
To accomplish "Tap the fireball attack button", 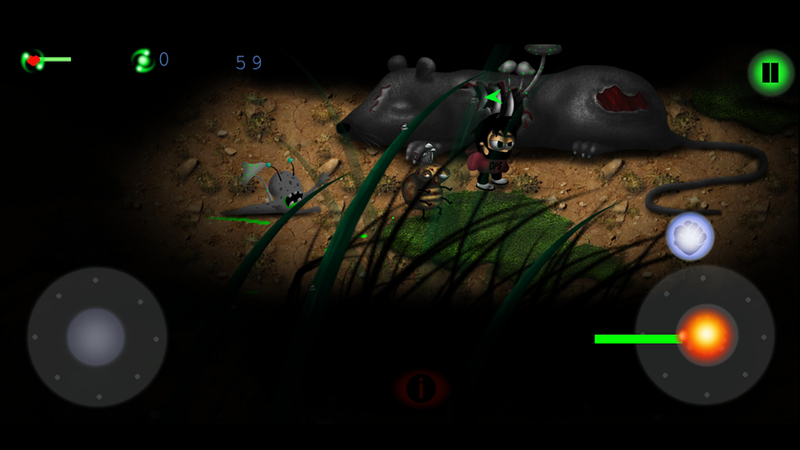I will point(705,336).
